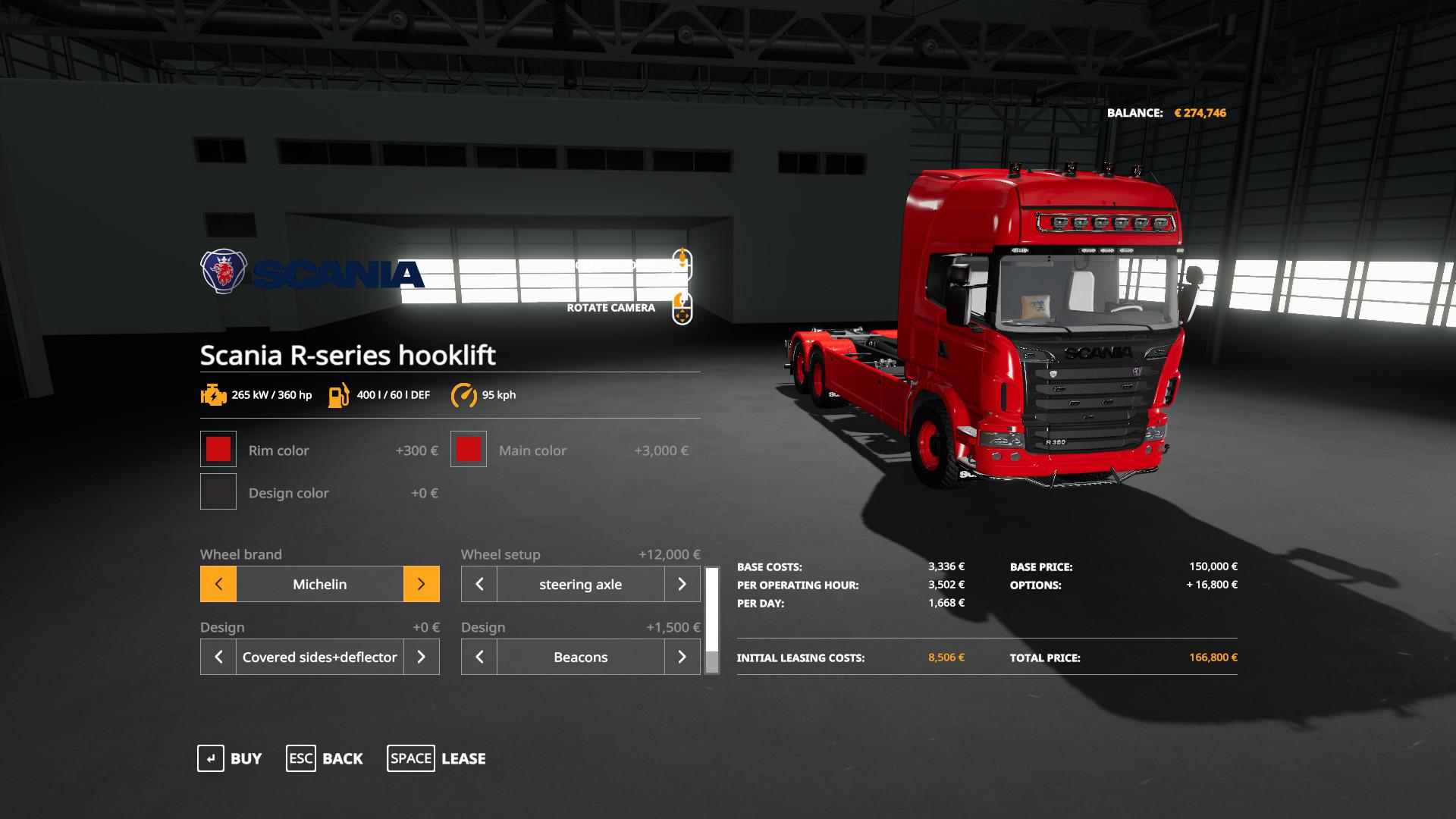
Task: Open the Main color swatch
Action: tap(469, 450)
